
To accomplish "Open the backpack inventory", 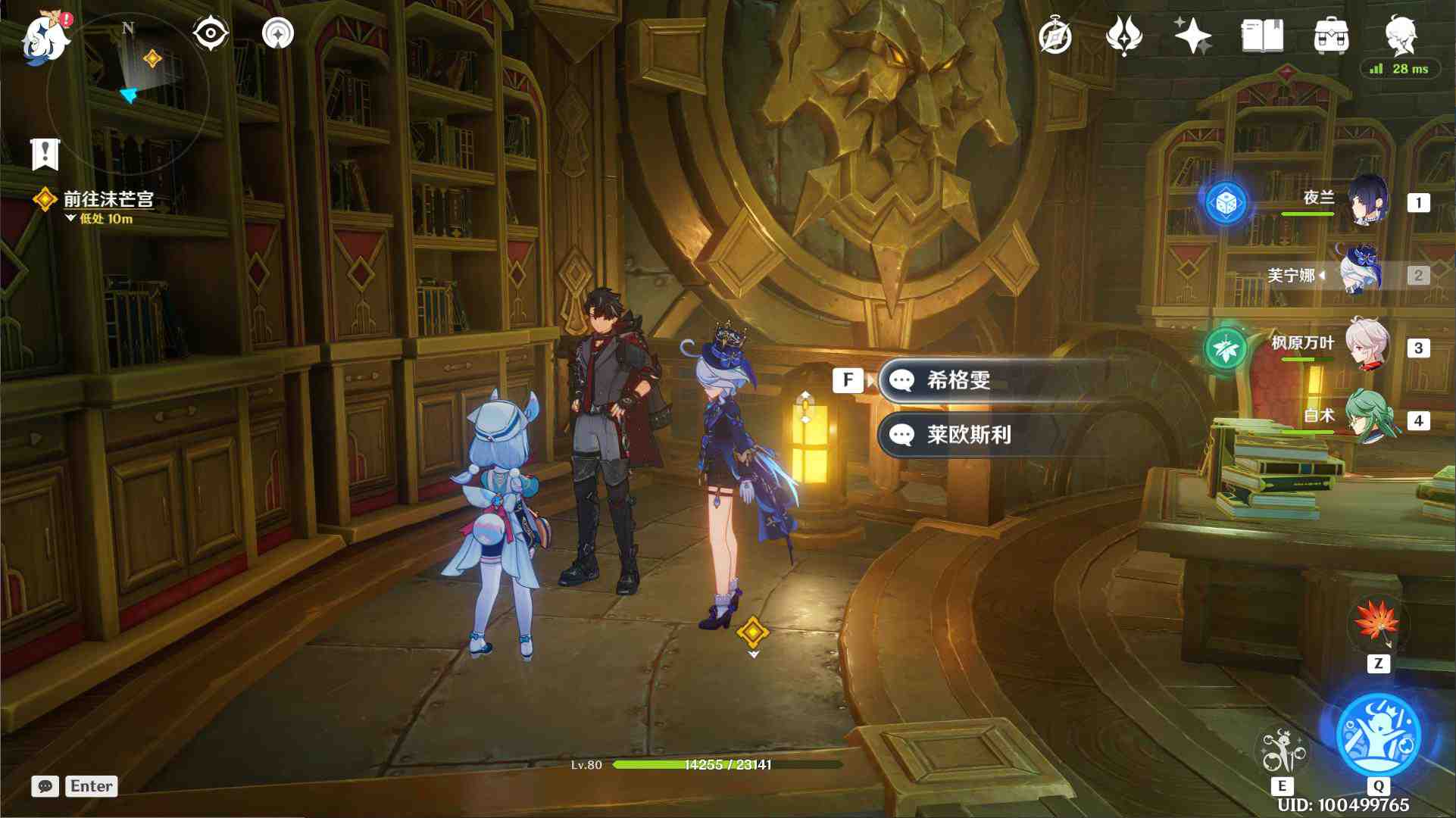I will 1331,36.
